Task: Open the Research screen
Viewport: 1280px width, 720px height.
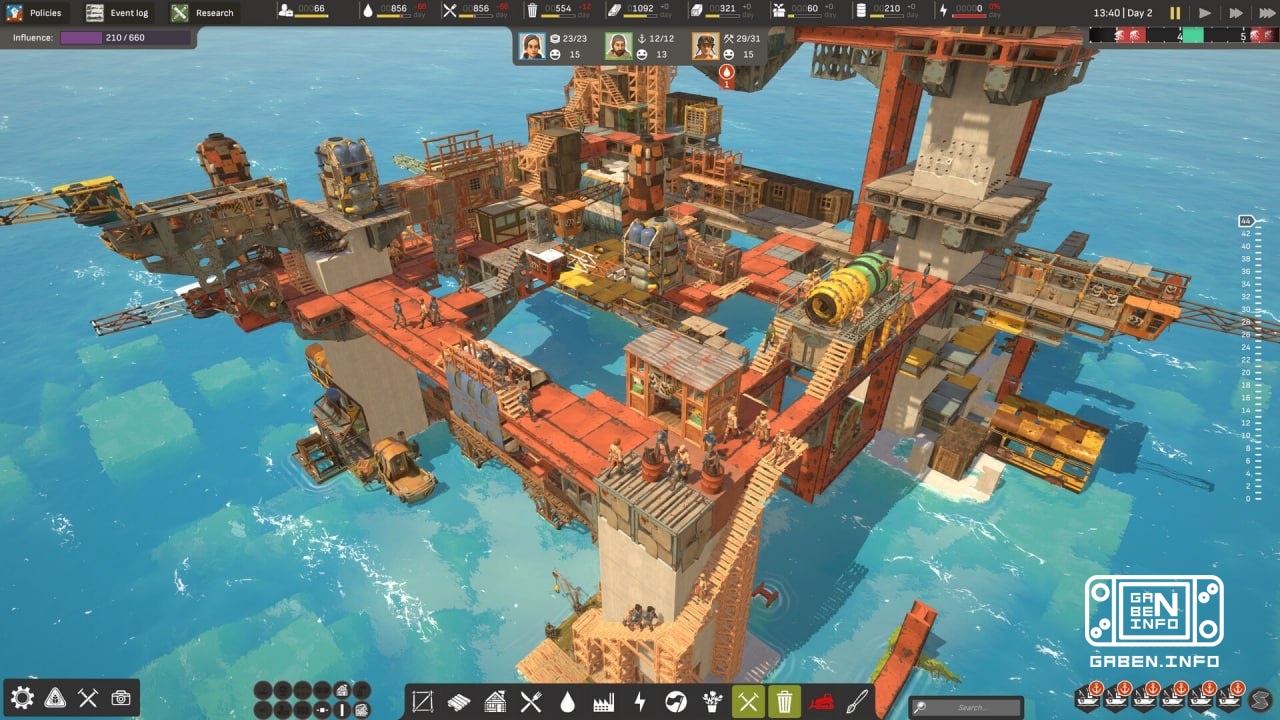Action: pyautogui.click(x=200, y=13)
